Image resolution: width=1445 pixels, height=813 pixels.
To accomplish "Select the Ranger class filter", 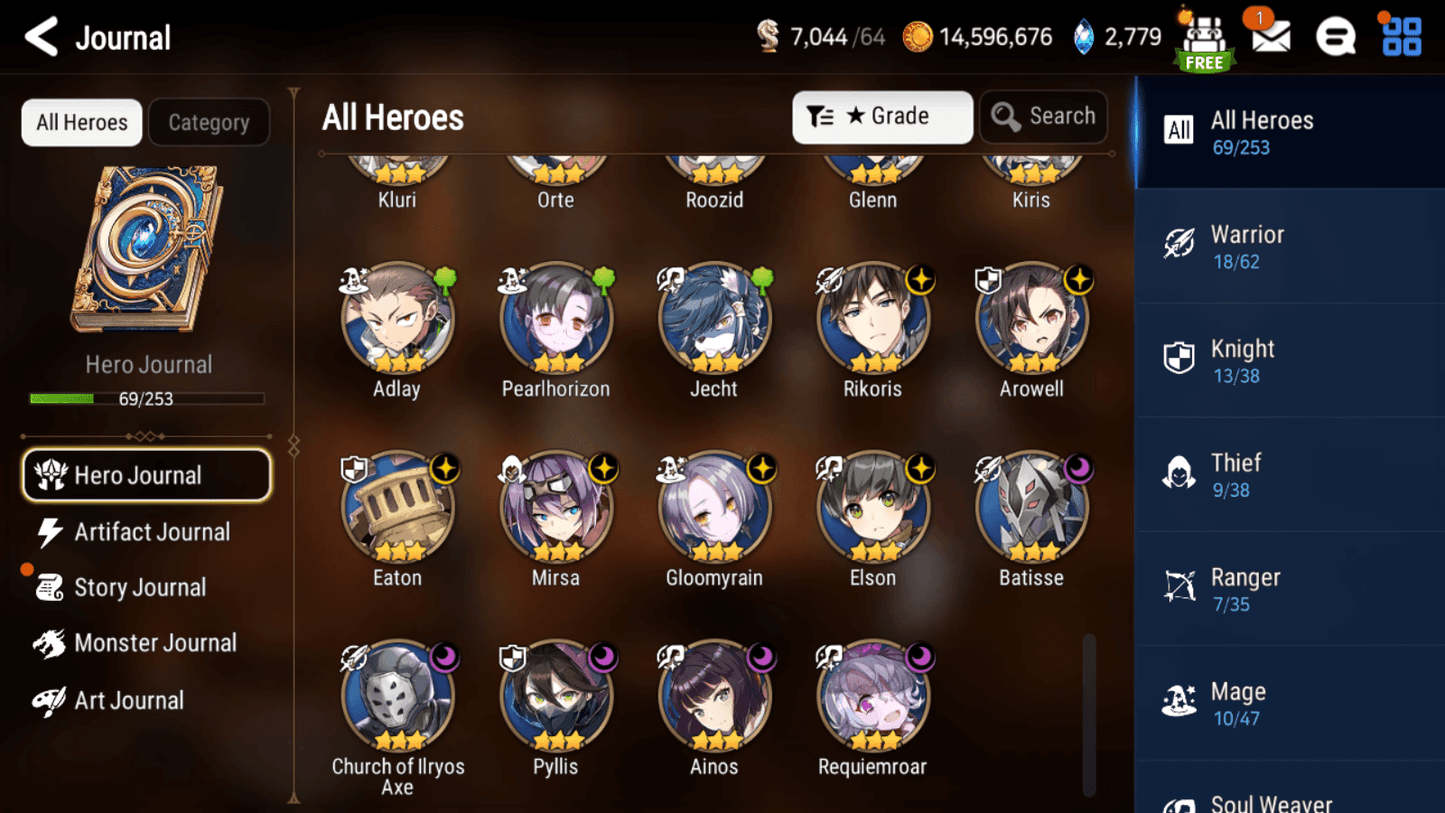I will click(1289, 589).
